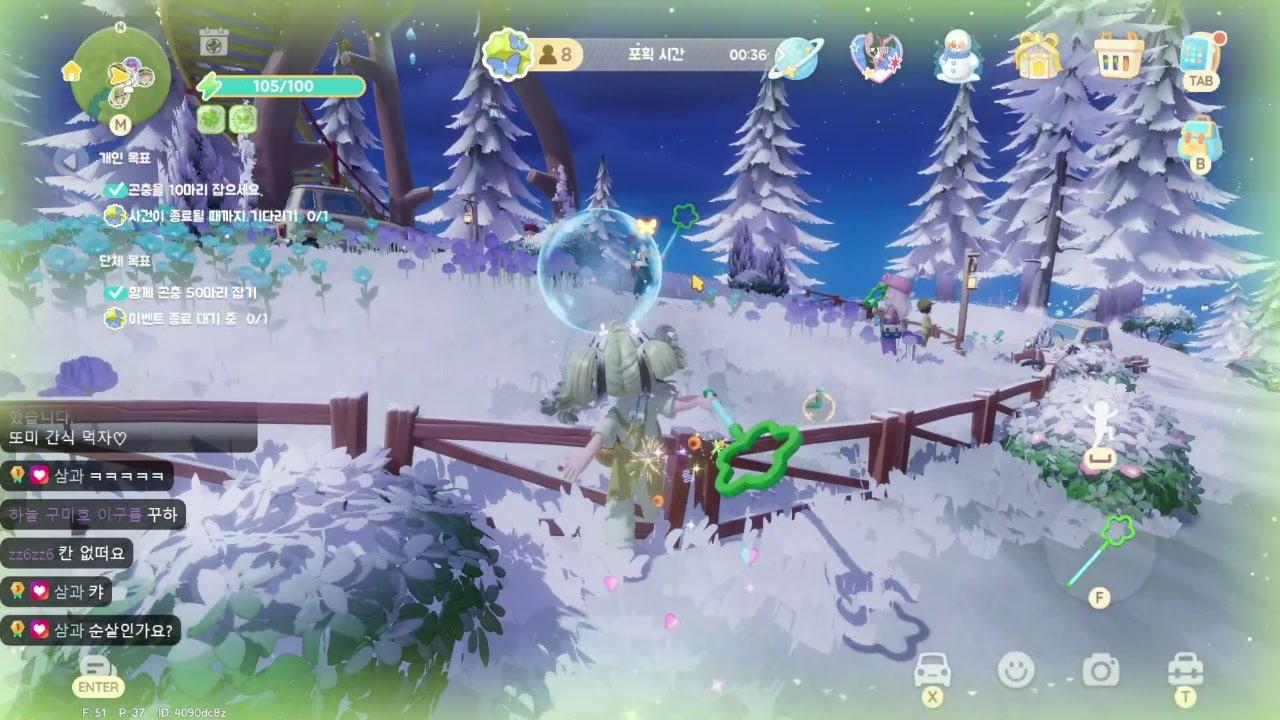Open the ringed planet icon
Screen dimensions: 1280x720
(x=797, y=57)
